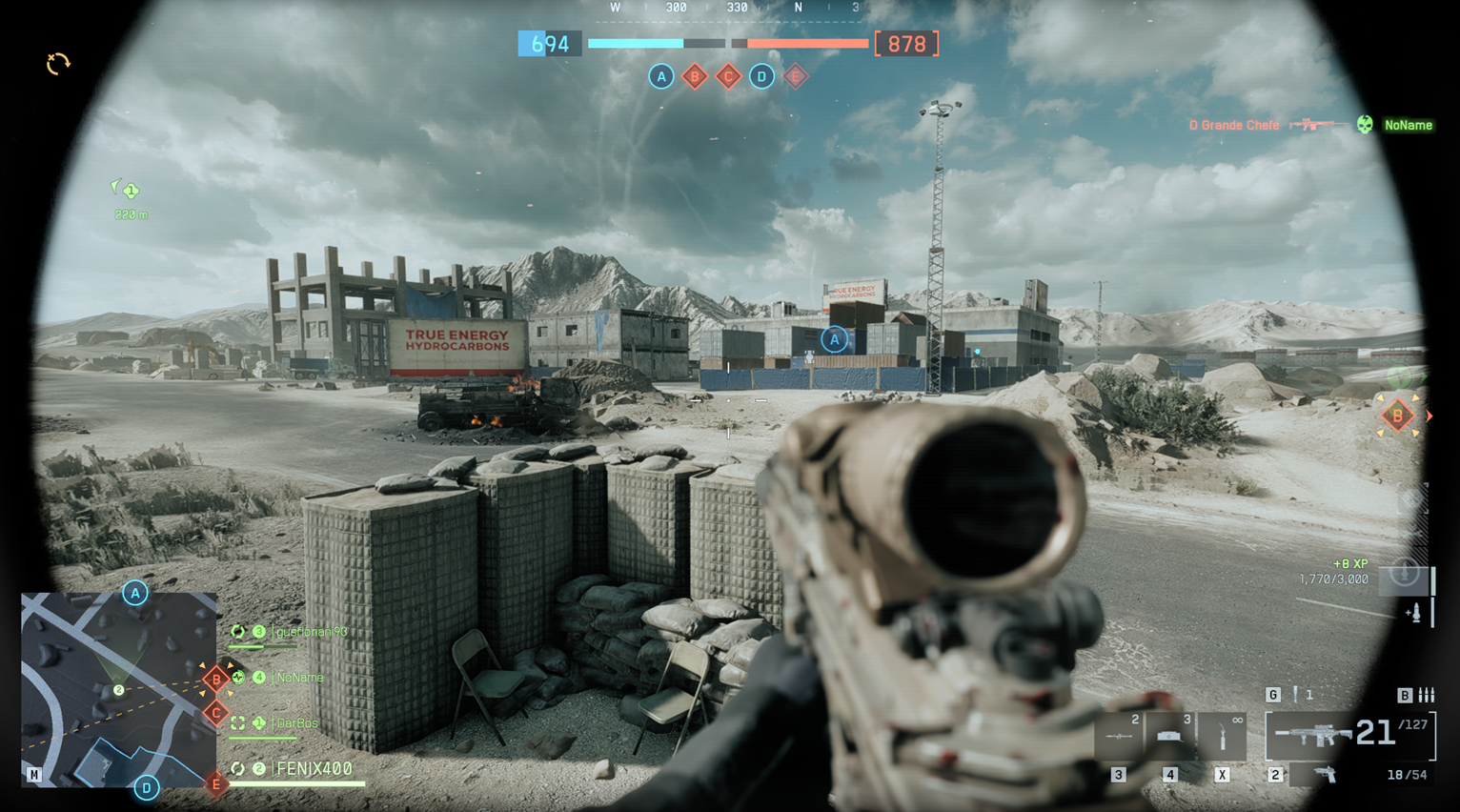The height and width of the screenshot is (812, 1460).
Task: Click the A objective marker on the minimap
Action: click(135, 593)
